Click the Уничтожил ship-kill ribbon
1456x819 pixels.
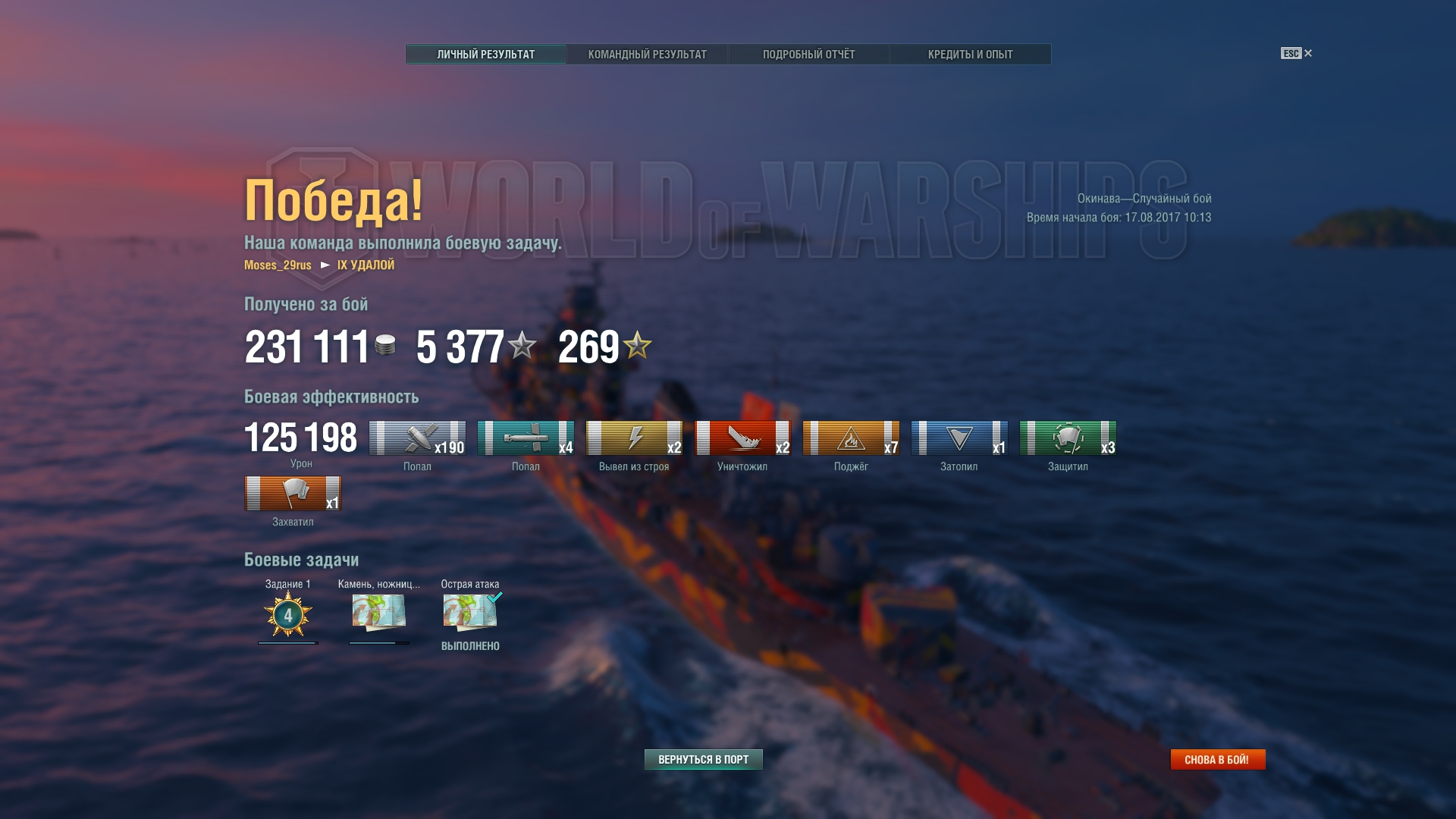pos(742,438)
